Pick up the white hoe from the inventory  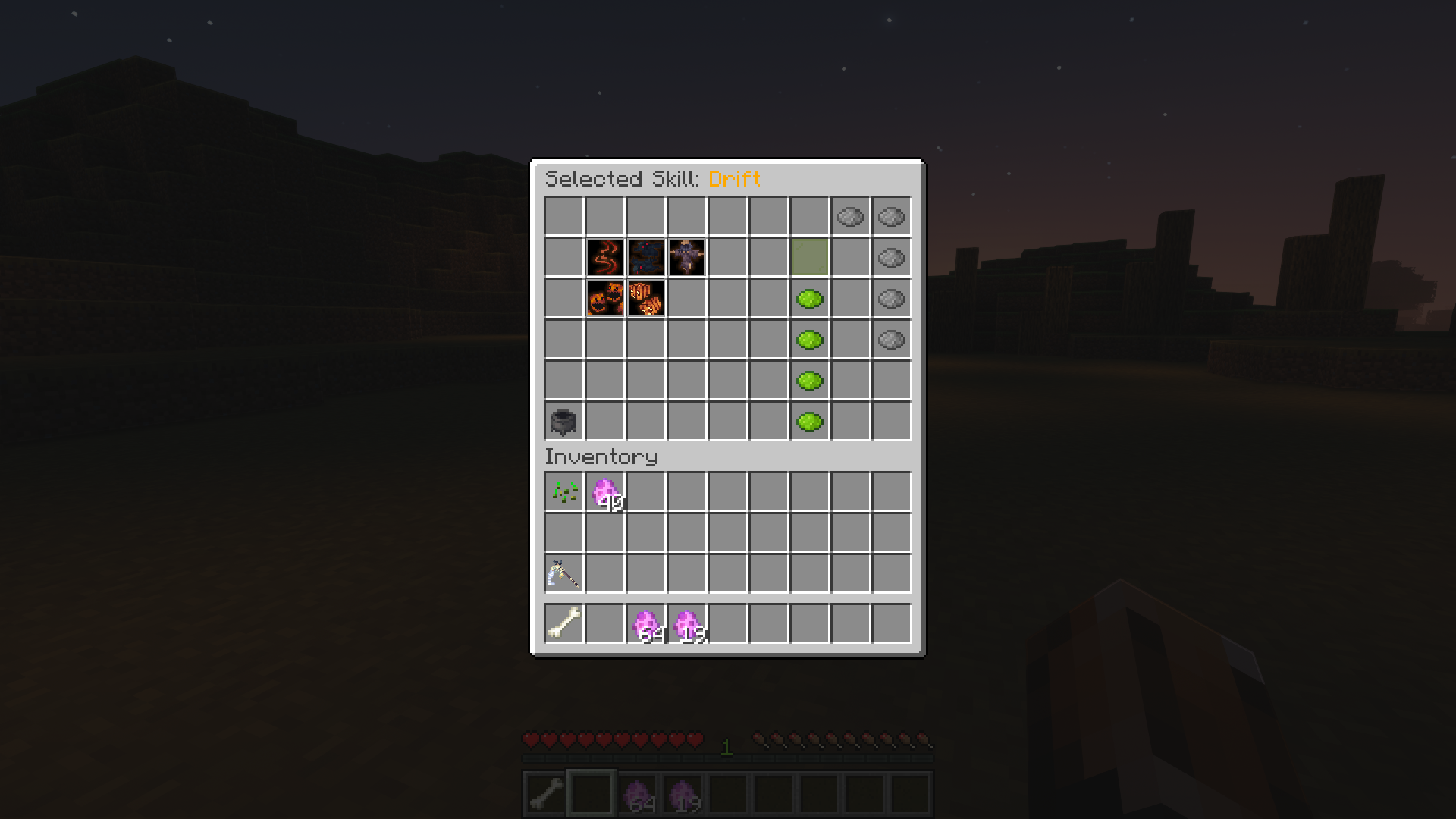click(563, 573)
